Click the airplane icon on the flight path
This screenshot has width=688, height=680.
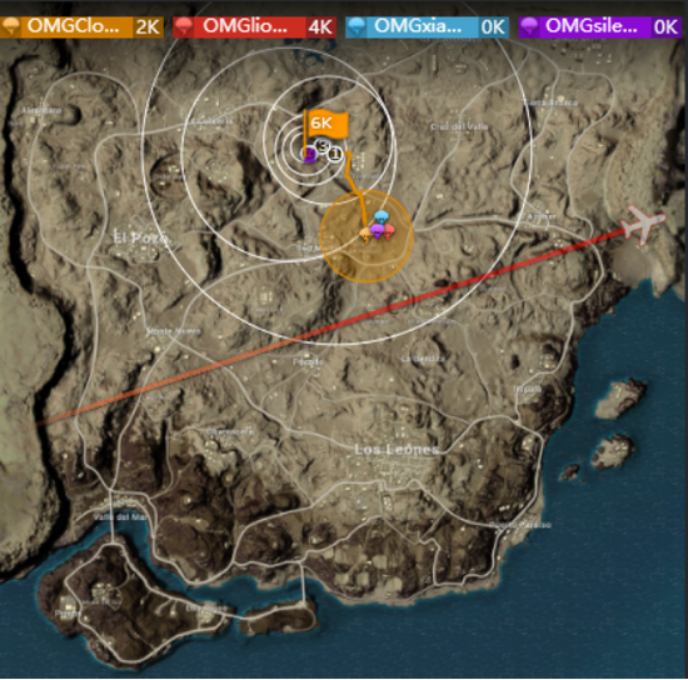pos(639,225)
